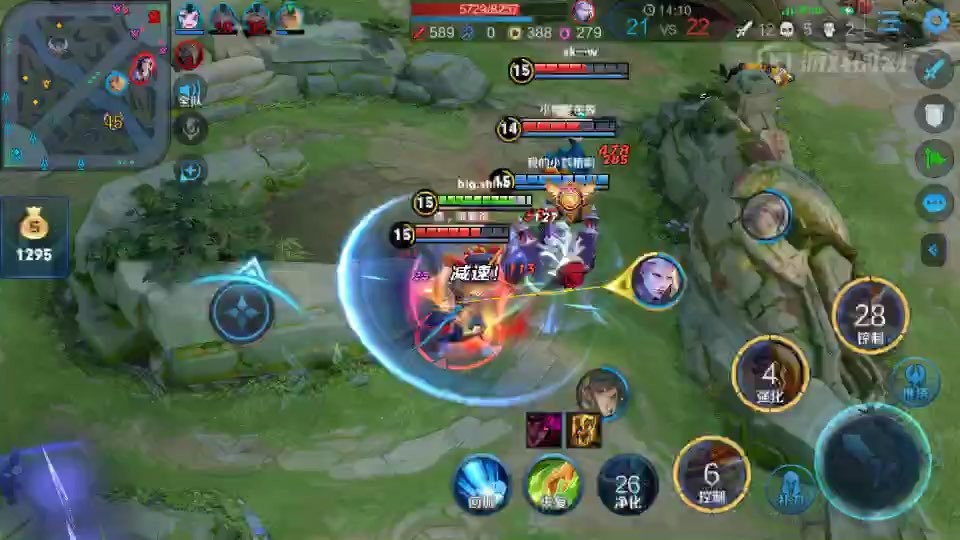Cast the skill showing 4 cooldown
This screenshot has width=960, height=540.
pos(769,374)
